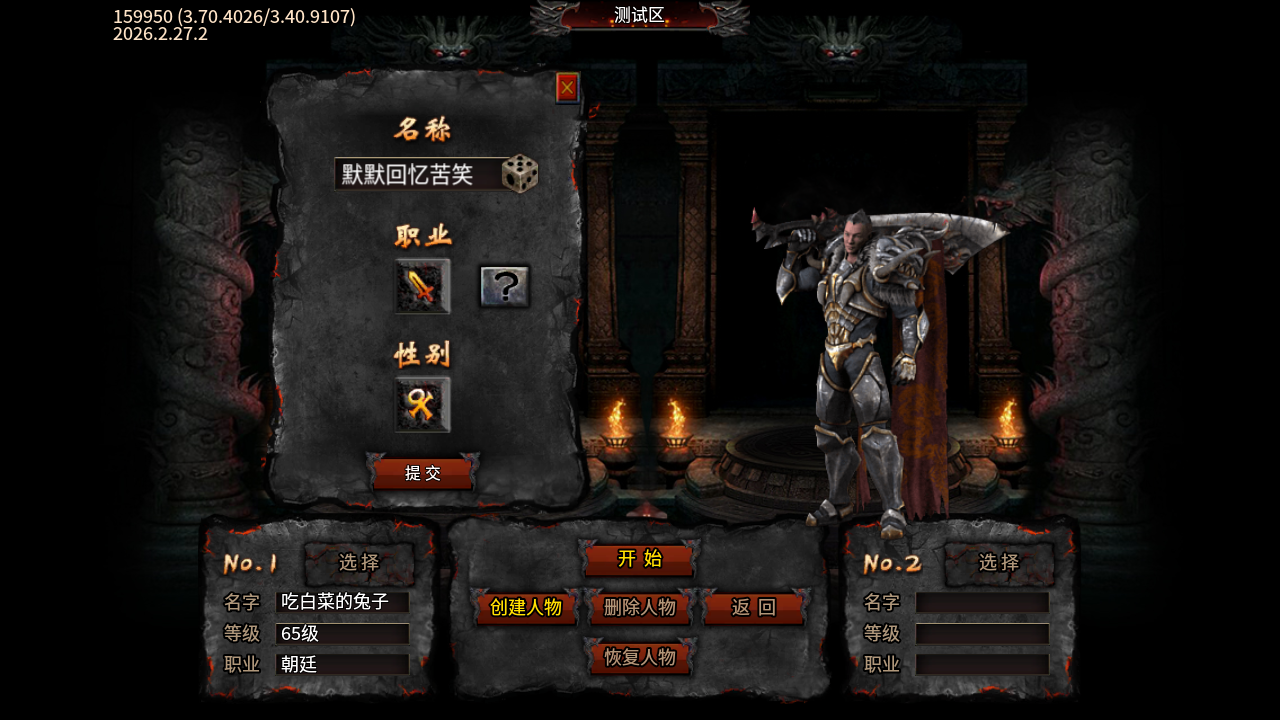Choose the question mark class icon

tap(505, 287)
